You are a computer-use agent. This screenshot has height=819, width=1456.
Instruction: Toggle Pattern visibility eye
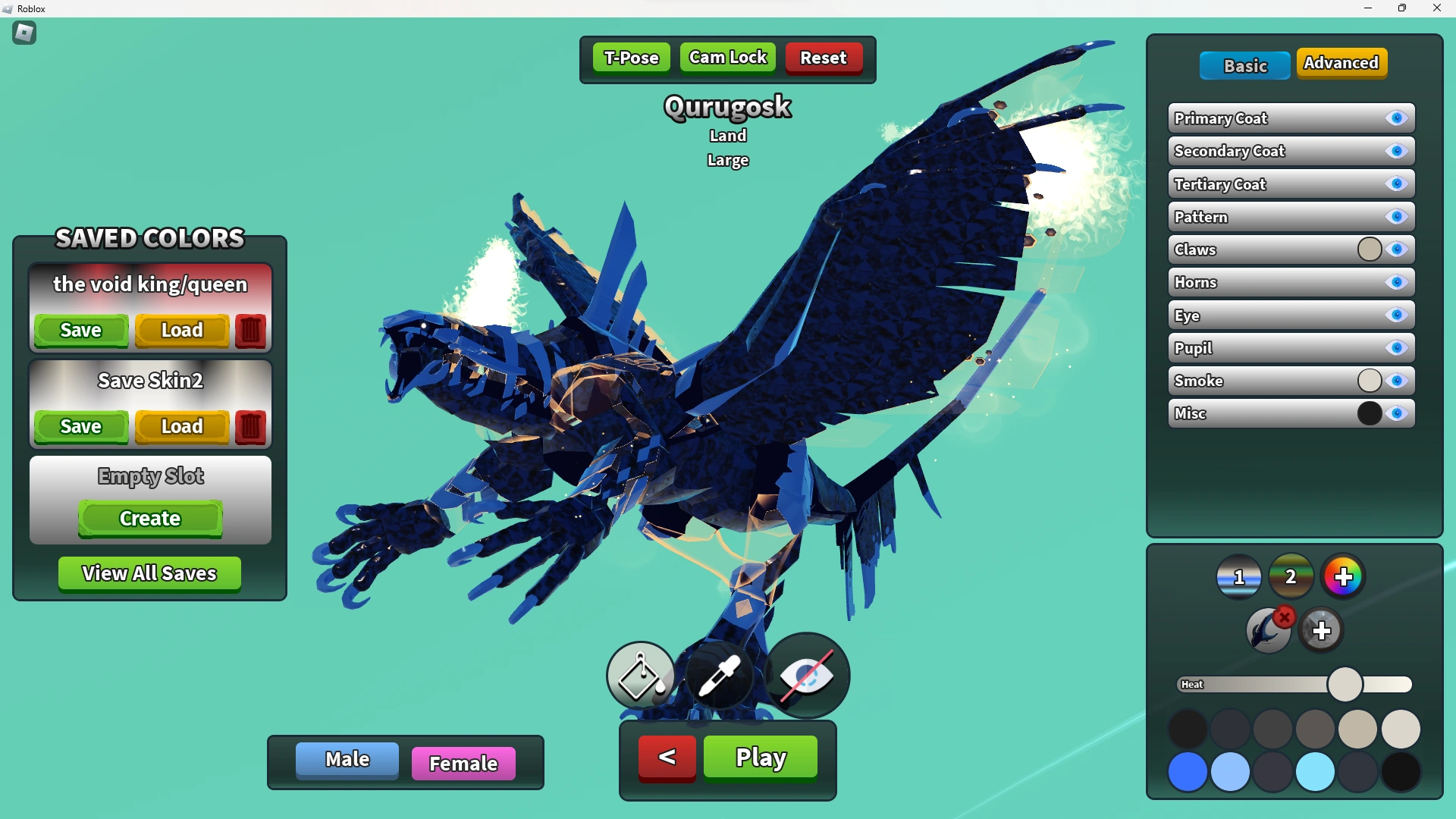[1396, 217]
